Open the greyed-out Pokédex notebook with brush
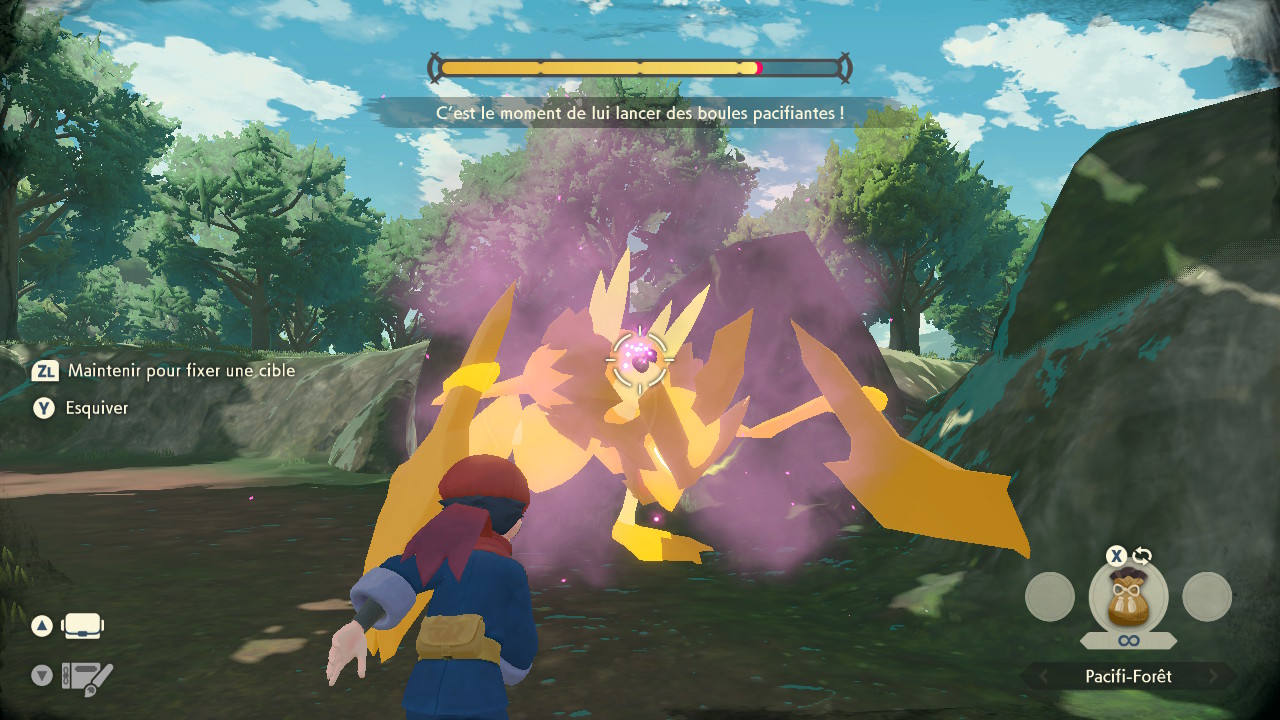 click(x=87, y=677)
